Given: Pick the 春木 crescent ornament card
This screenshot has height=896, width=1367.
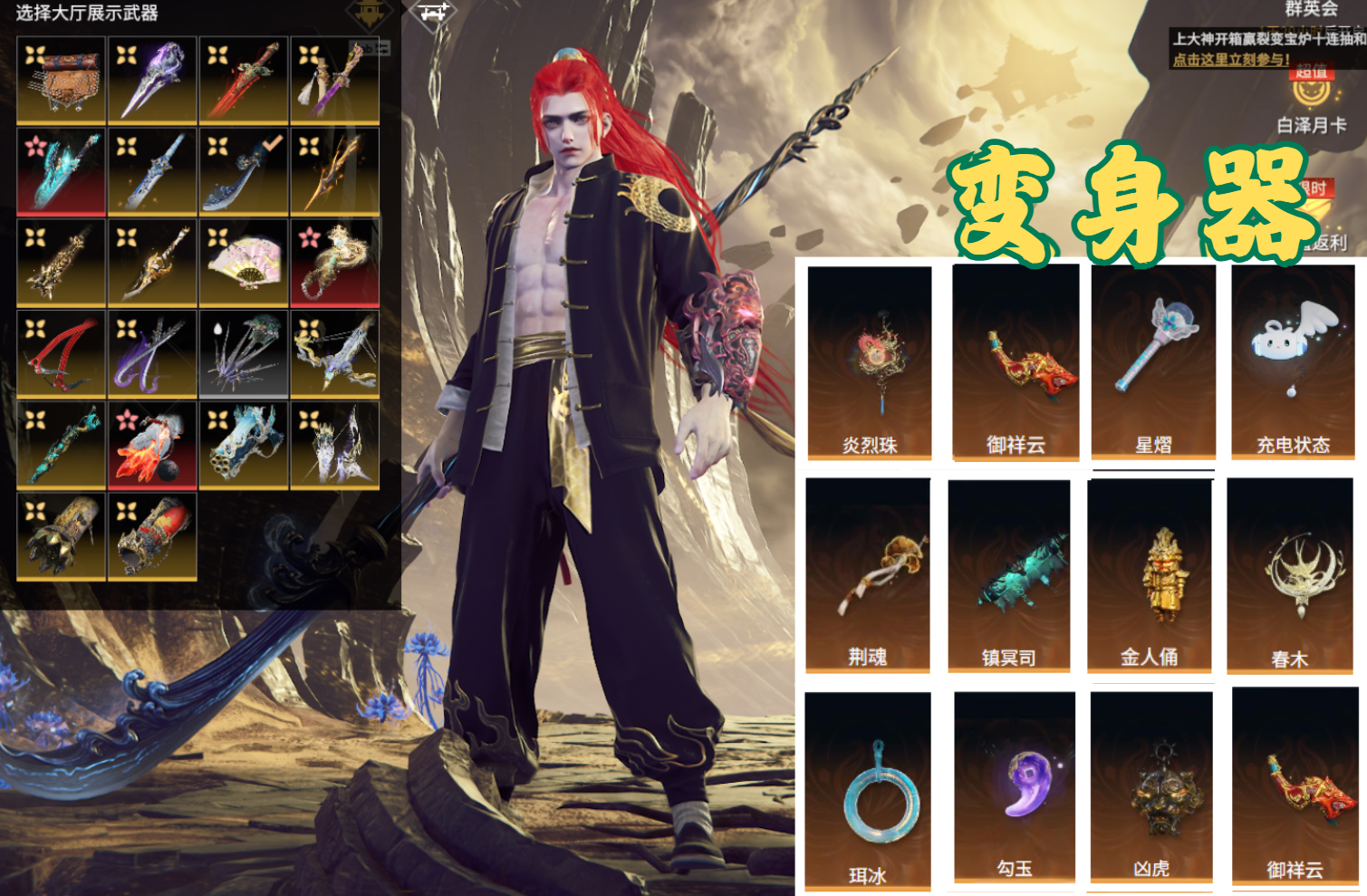Looking at the screenshot, I should click(1290, 577).
